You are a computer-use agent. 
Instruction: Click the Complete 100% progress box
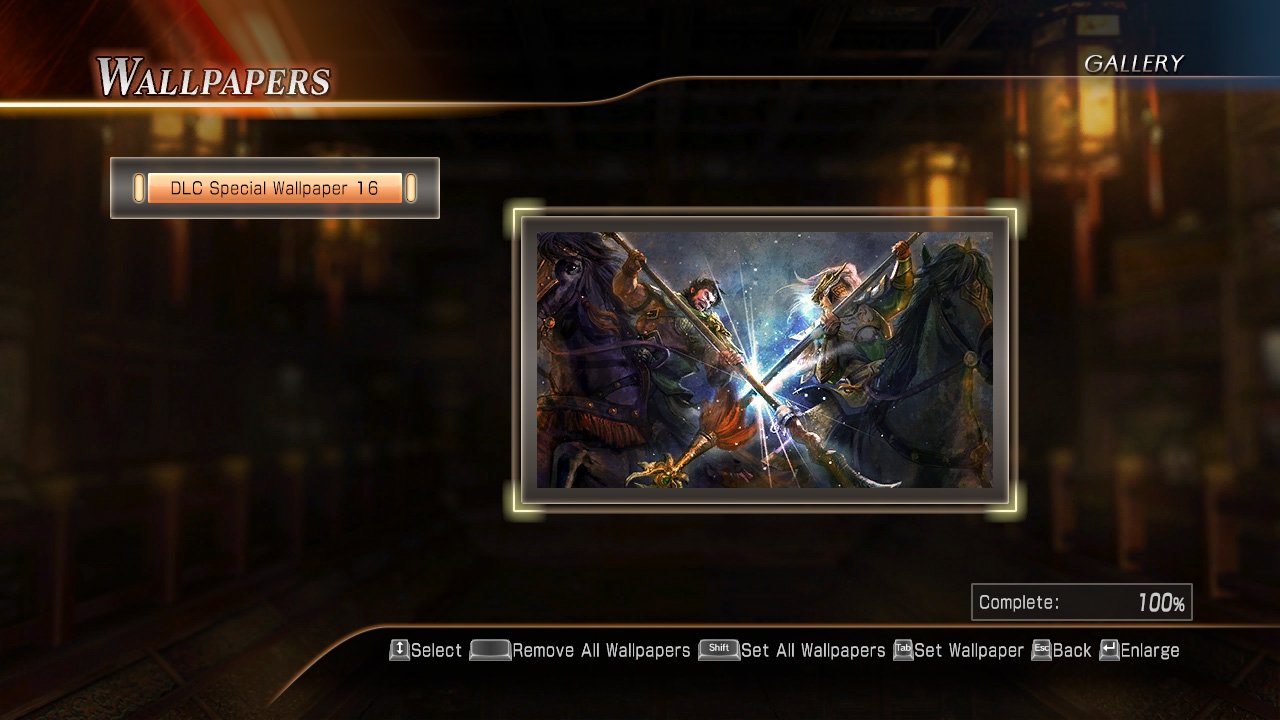1081,601
